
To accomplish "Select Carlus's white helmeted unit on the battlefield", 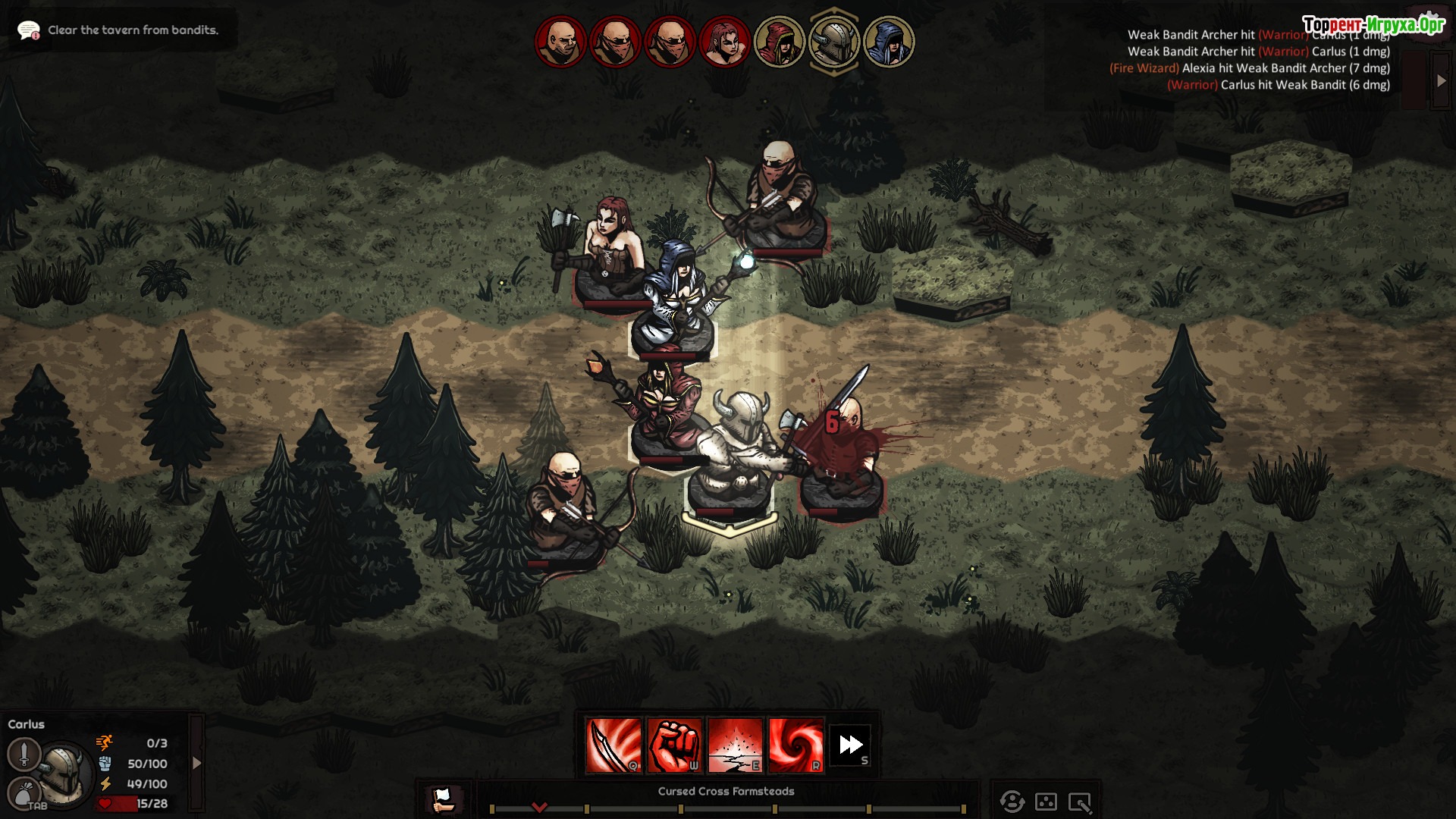I will click(x=731, y=455).
